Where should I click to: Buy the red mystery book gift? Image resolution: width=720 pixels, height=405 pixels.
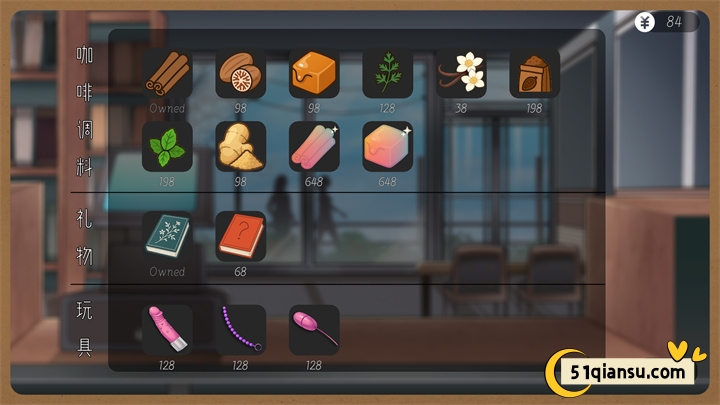coord(240,237)
